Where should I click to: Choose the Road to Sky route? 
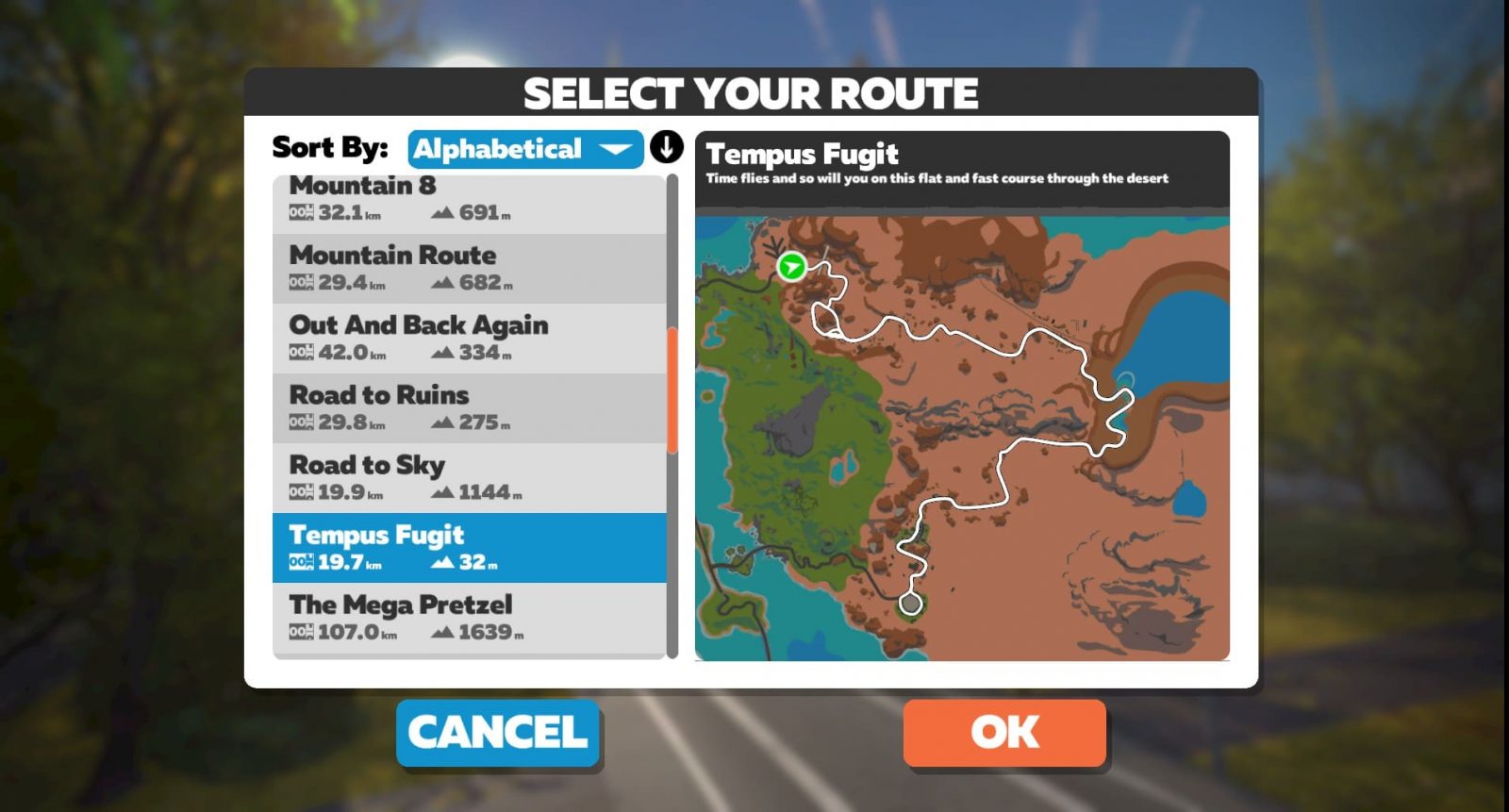pyautogui.click(x=469, y=477)
